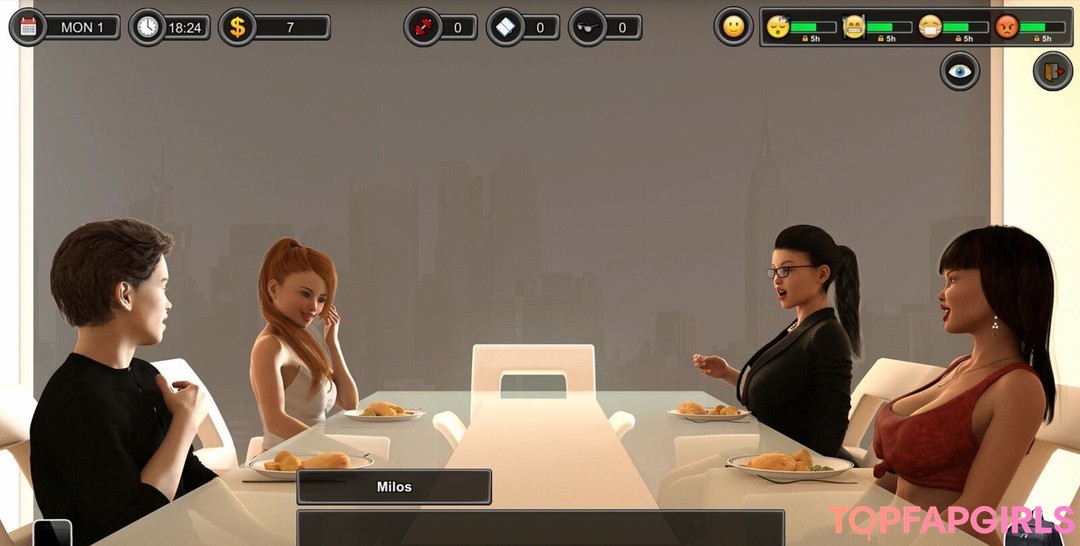Open the yellow smiley mood icon
This screenshot has height=546, width=1080.
coord(734,27)
